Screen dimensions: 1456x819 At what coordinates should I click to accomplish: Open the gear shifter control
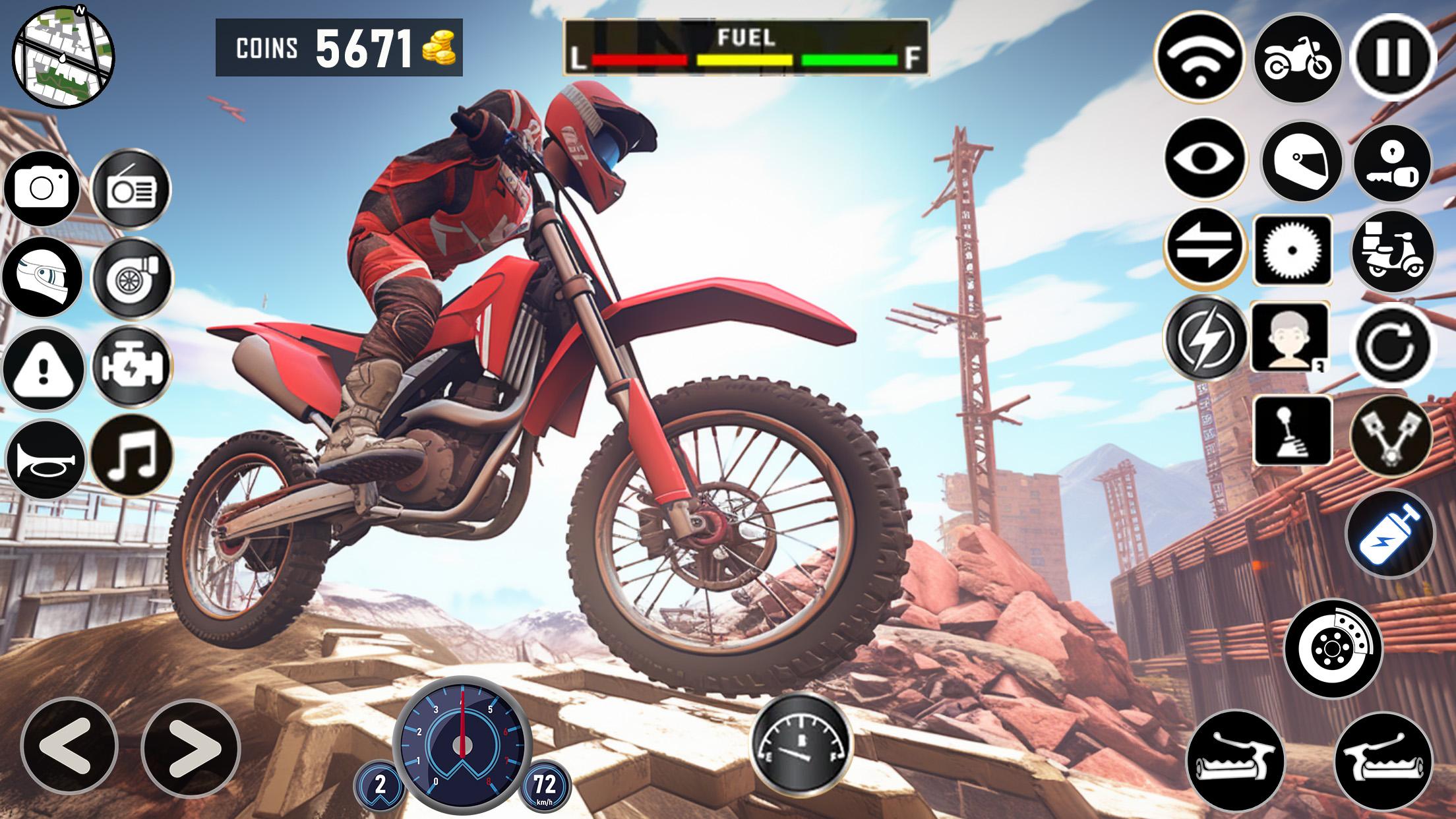point(1290,430)
